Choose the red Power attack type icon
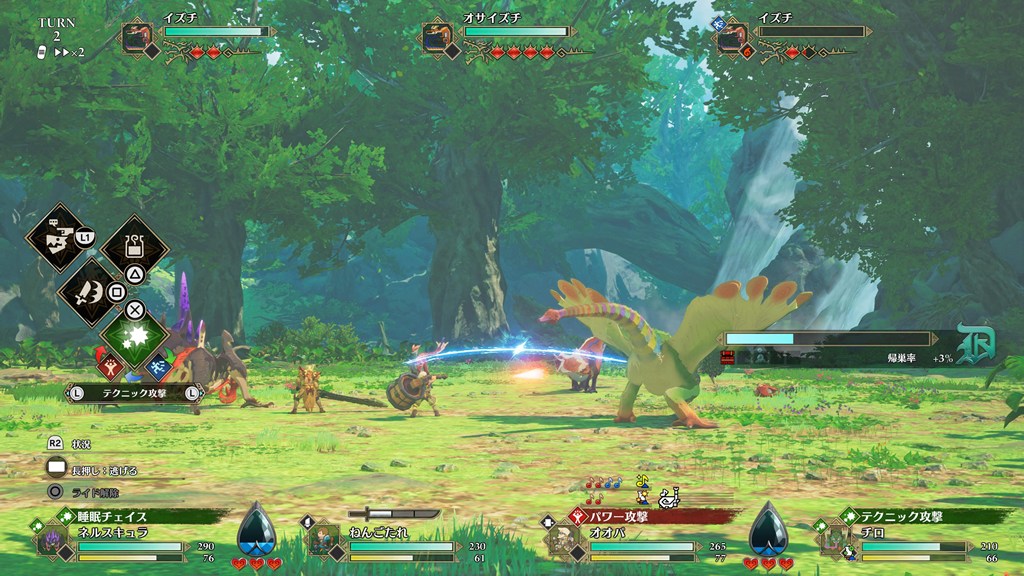This screenshot has height=576, width=1024. (x=110, y=366)
